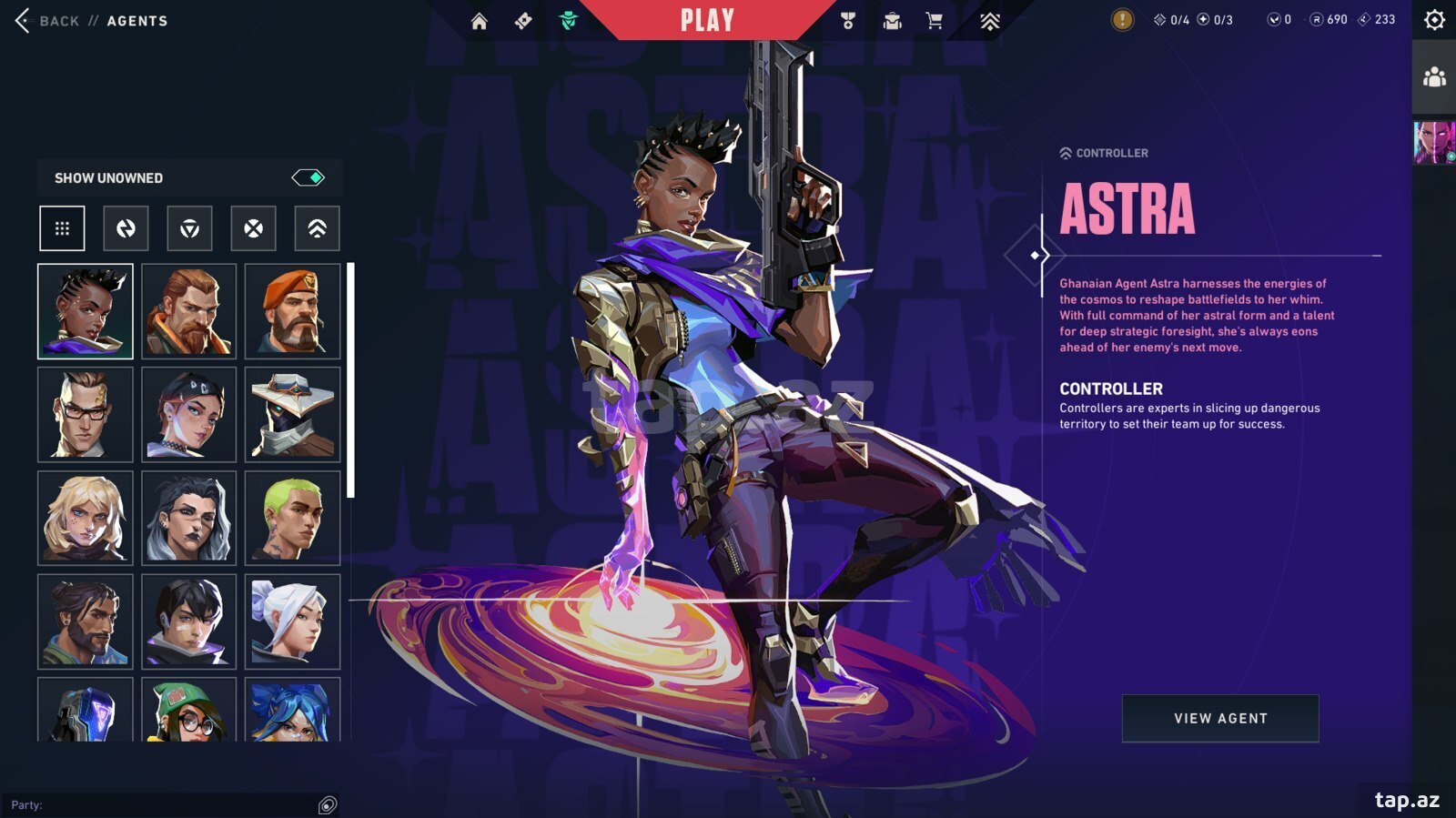The image size is (1456, 818).
Task: Open the career medal icon
Action: tap(848, 21)
